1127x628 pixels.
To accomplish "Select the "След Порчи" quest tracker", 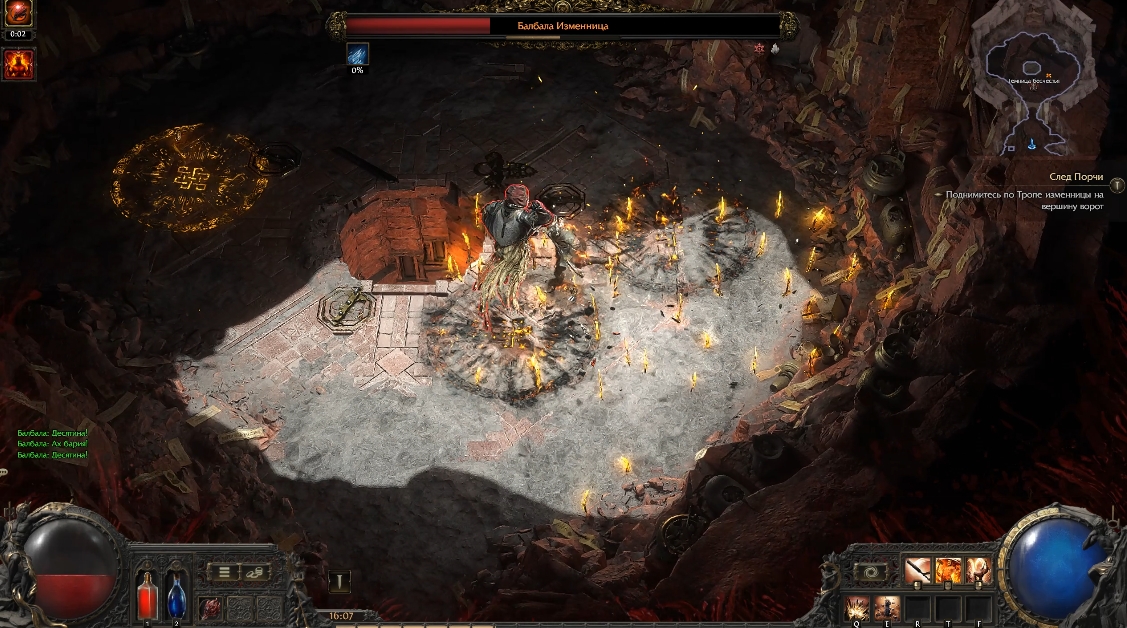I will pyautogui.click(x=1074, y=176).
